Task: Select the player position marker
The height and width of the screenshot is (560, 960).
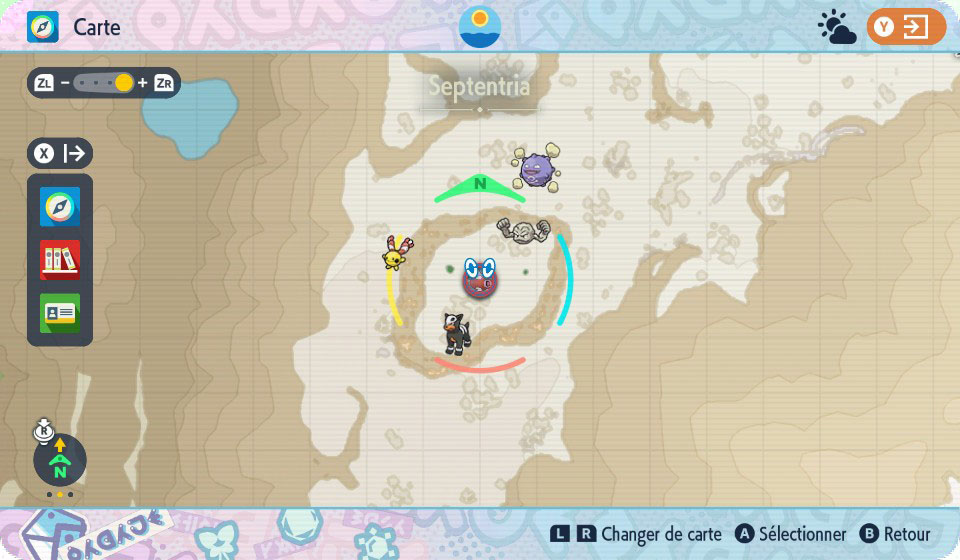Action: click(480, 277)
